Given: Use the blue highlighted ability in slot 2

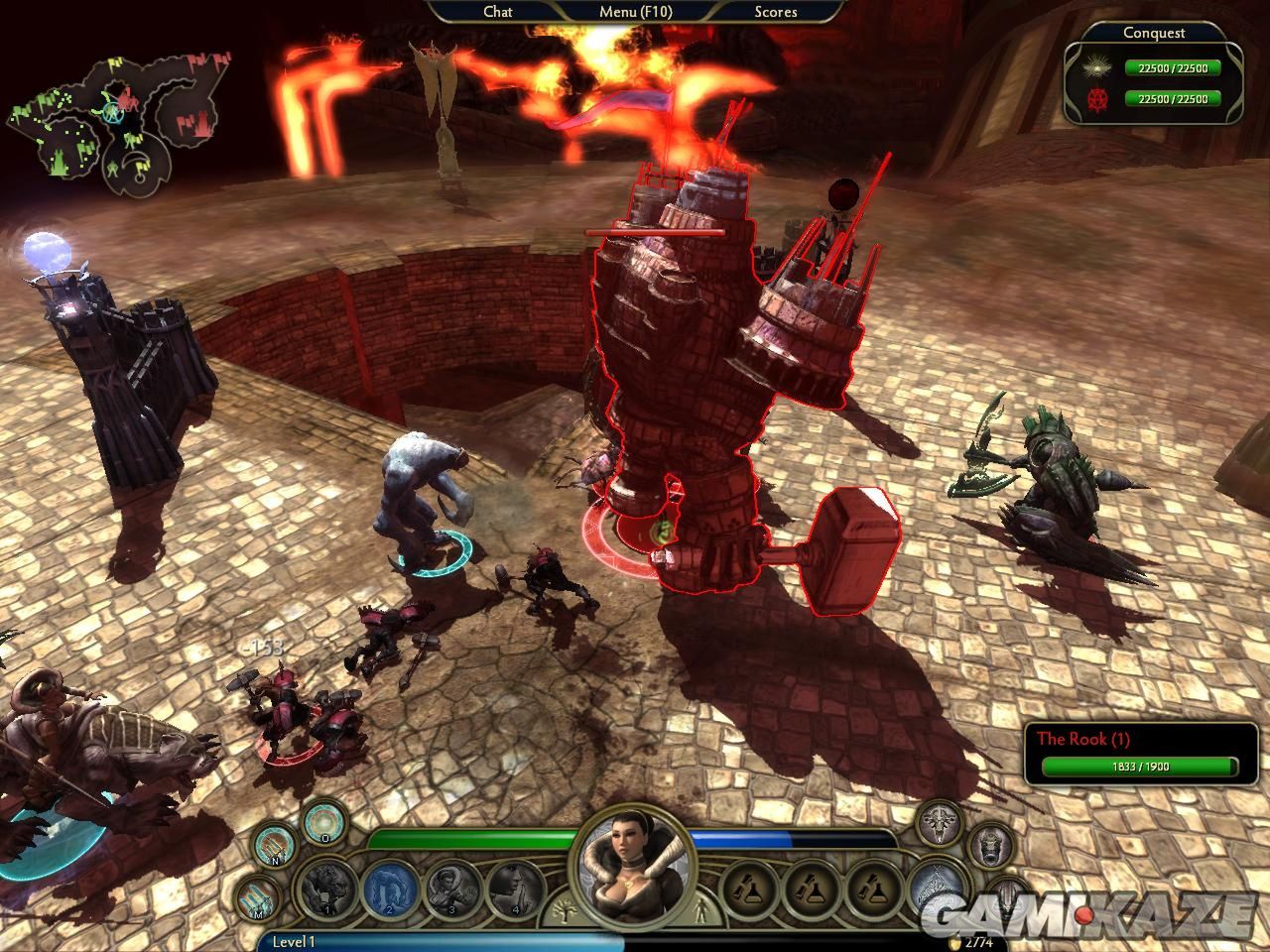Looking at the screenshot, I should point(387,889).
